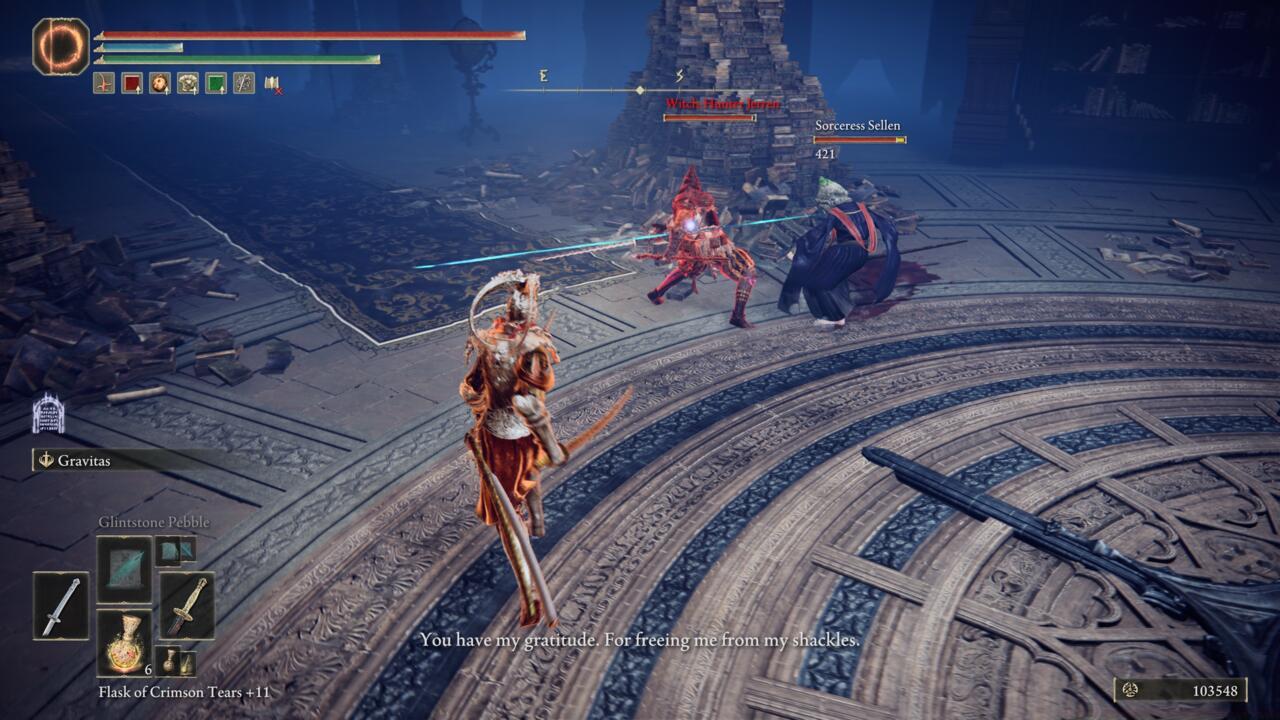Click the Flask of Crimson Tears icon

tap(125, 650)
